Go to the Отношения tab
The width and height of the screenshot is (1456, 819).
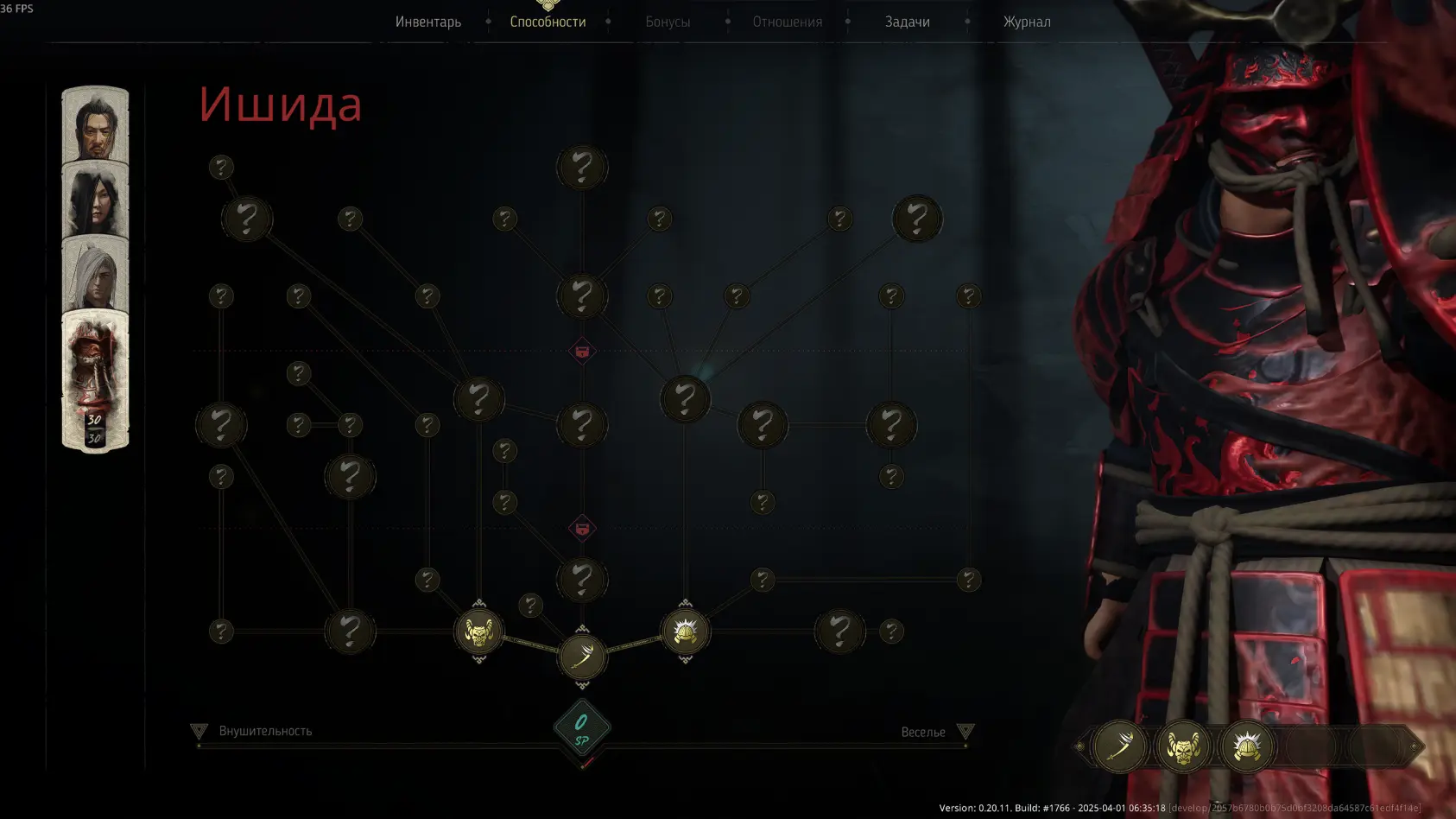coord(787,22)
